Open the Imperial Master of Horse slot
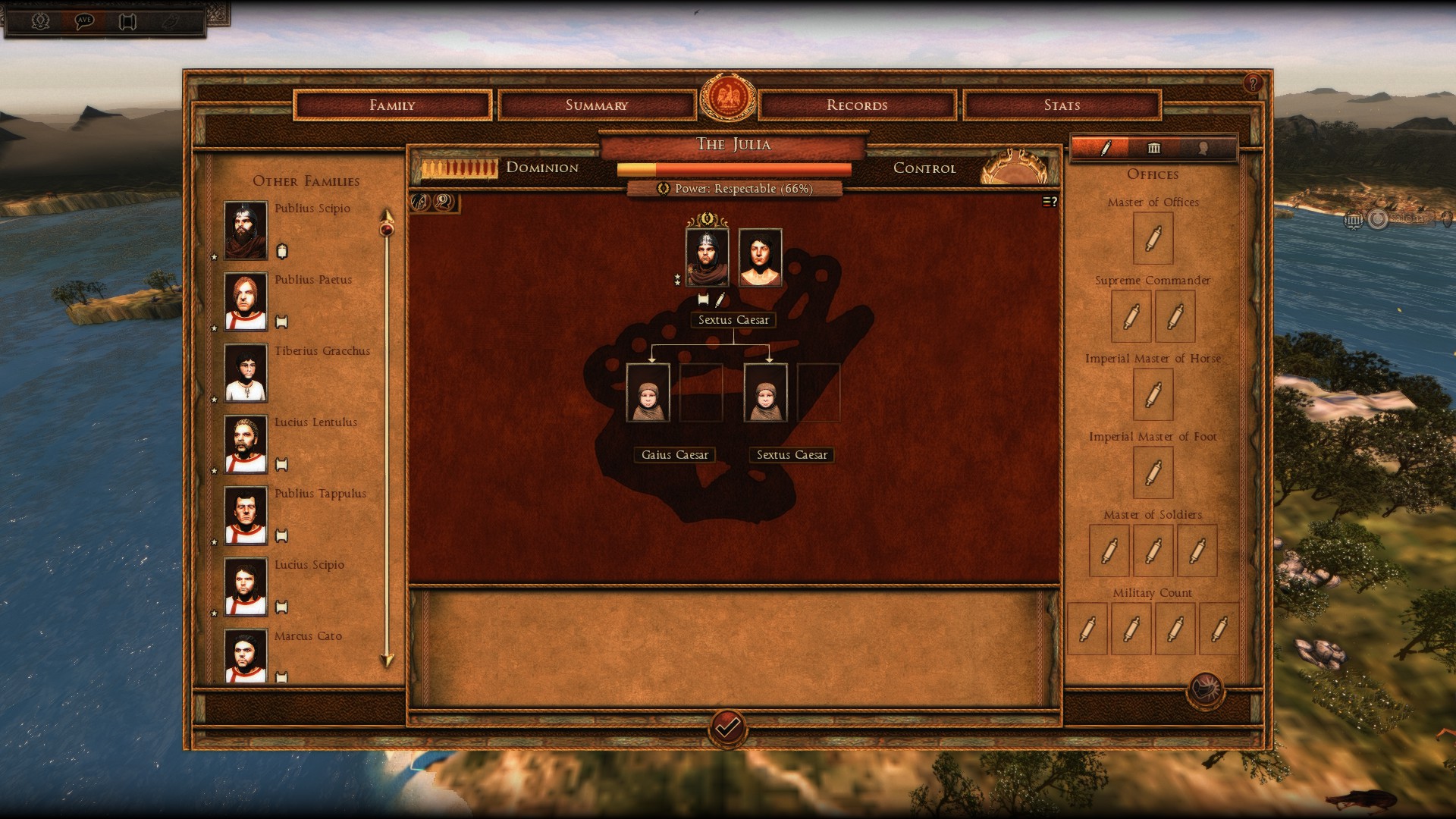This screenshot has height=819, width=1456. coord(1153,394)
